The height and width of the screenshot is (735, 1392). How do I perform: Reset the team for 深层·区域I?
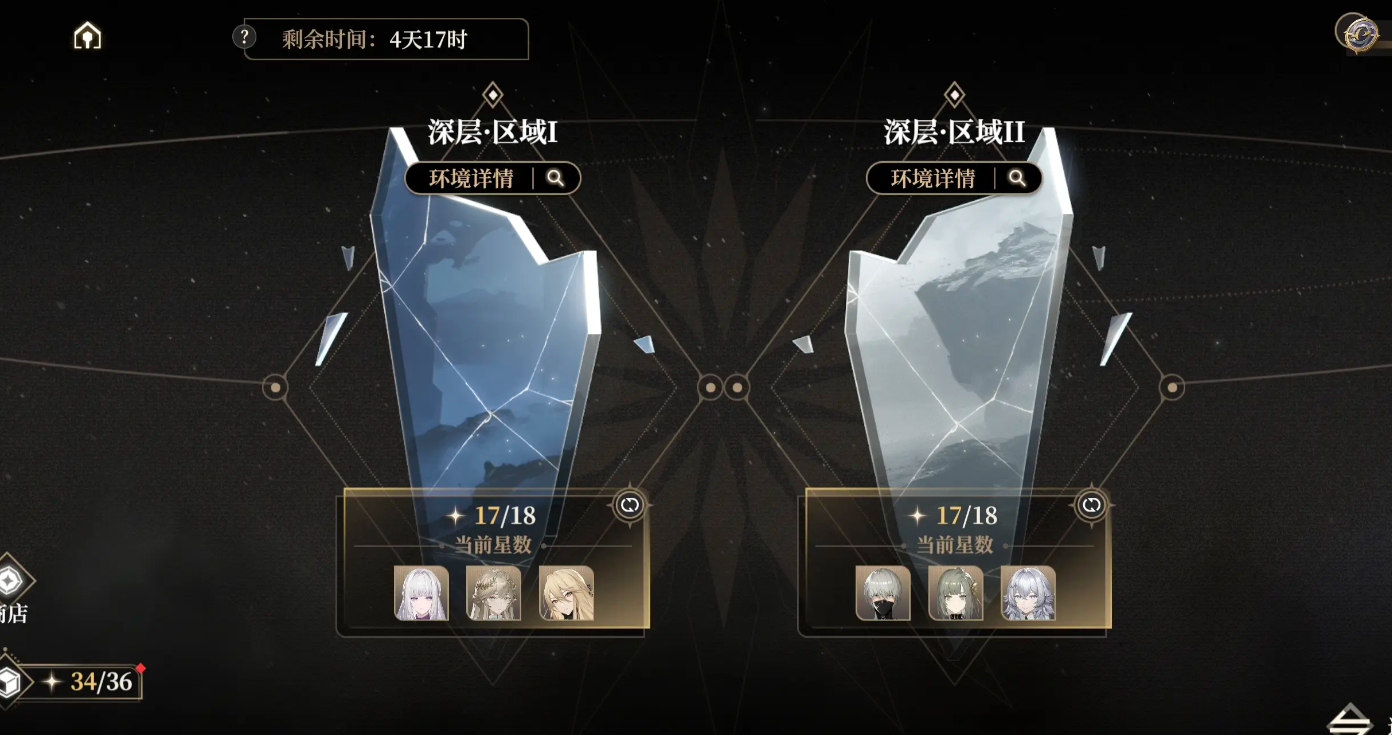click(629, 505)
